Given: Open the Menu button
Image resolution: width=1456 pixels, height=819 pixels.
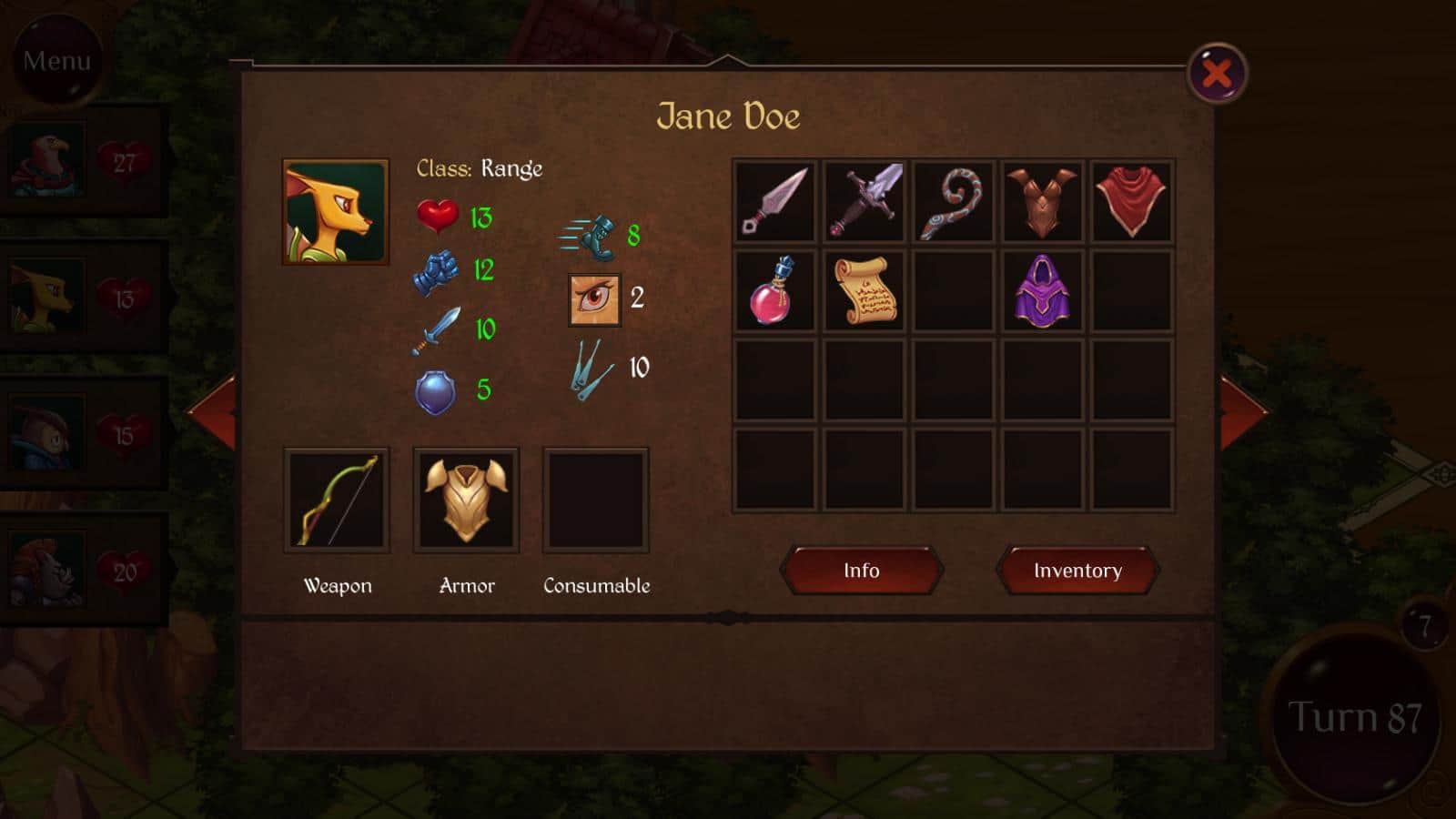Looking at the screenshot, I should pos(56,60).
